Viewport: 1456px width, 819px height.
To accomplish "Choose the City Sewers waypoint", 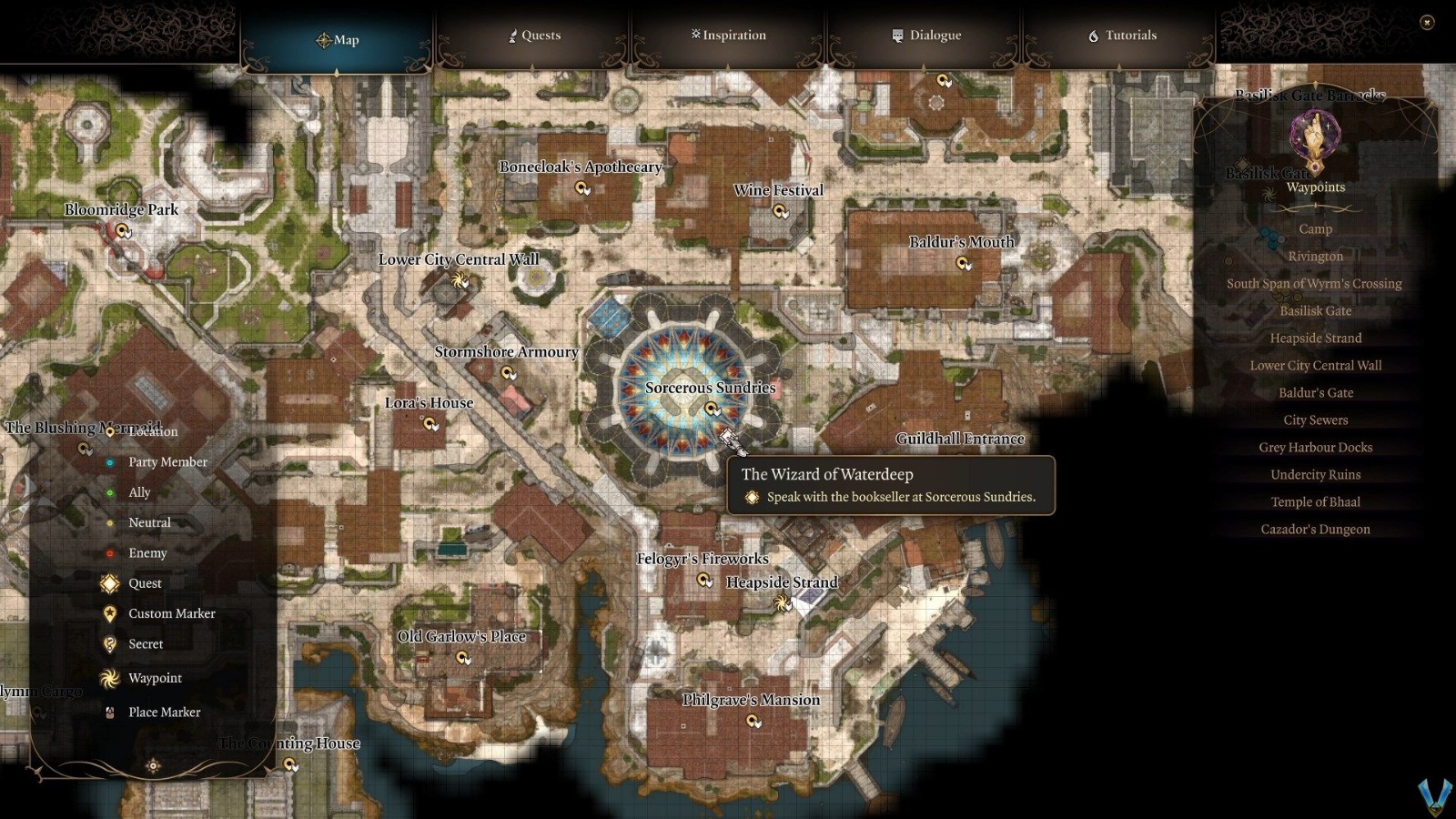I will tap(1316, 420).
